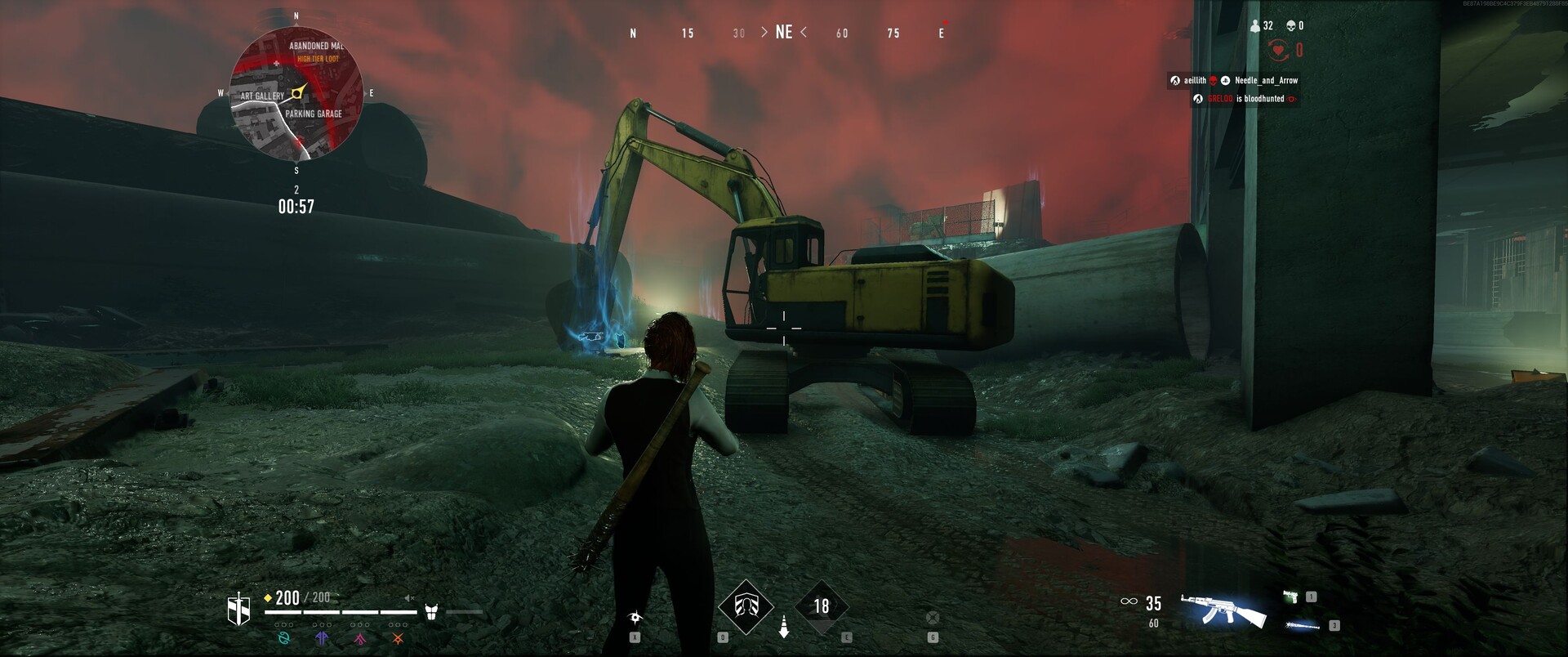Select the AK-47 rifle weapon slot
The height and width of the screenshot is (657, 1568).
pos(1223,610)
